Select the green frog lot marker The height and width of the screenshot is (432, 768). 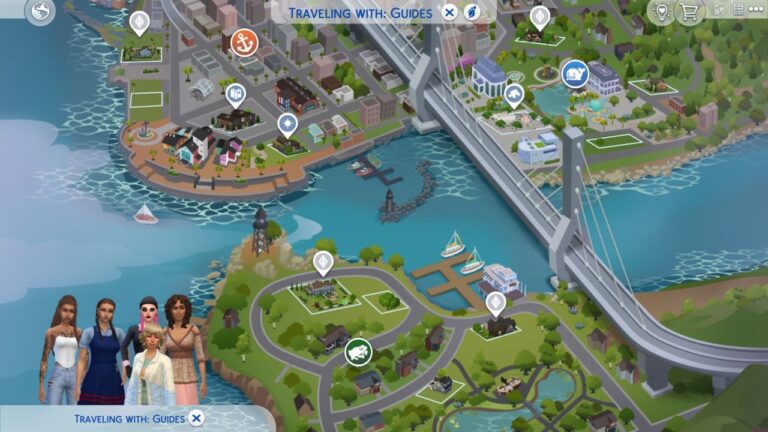click(358, 350)
